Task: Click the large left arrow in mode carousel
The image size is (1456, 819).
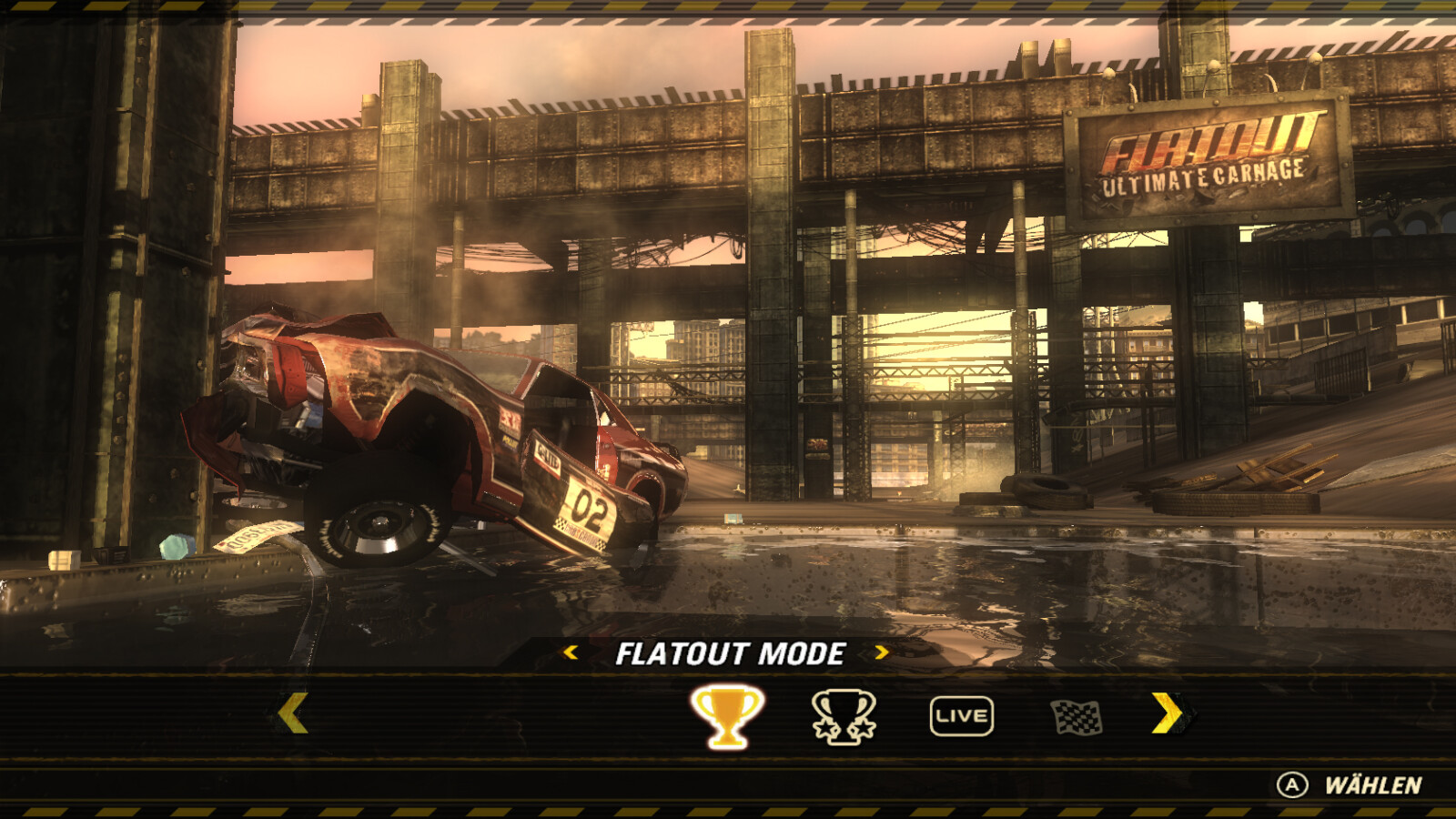Action: pos(293,713)
